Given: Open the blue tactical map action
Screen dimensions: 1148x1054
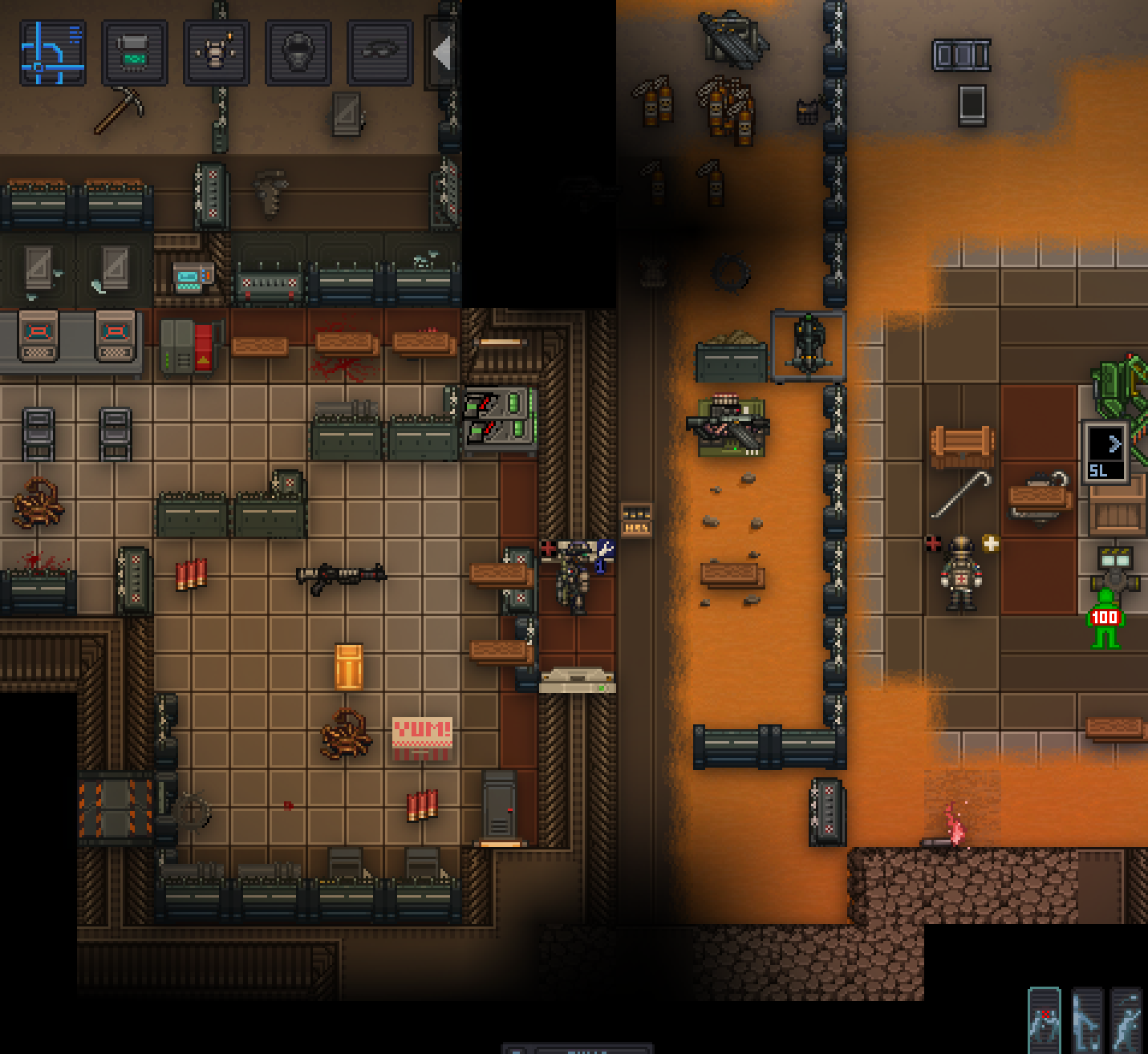Looking at the screenshot, I should point(53,53).
